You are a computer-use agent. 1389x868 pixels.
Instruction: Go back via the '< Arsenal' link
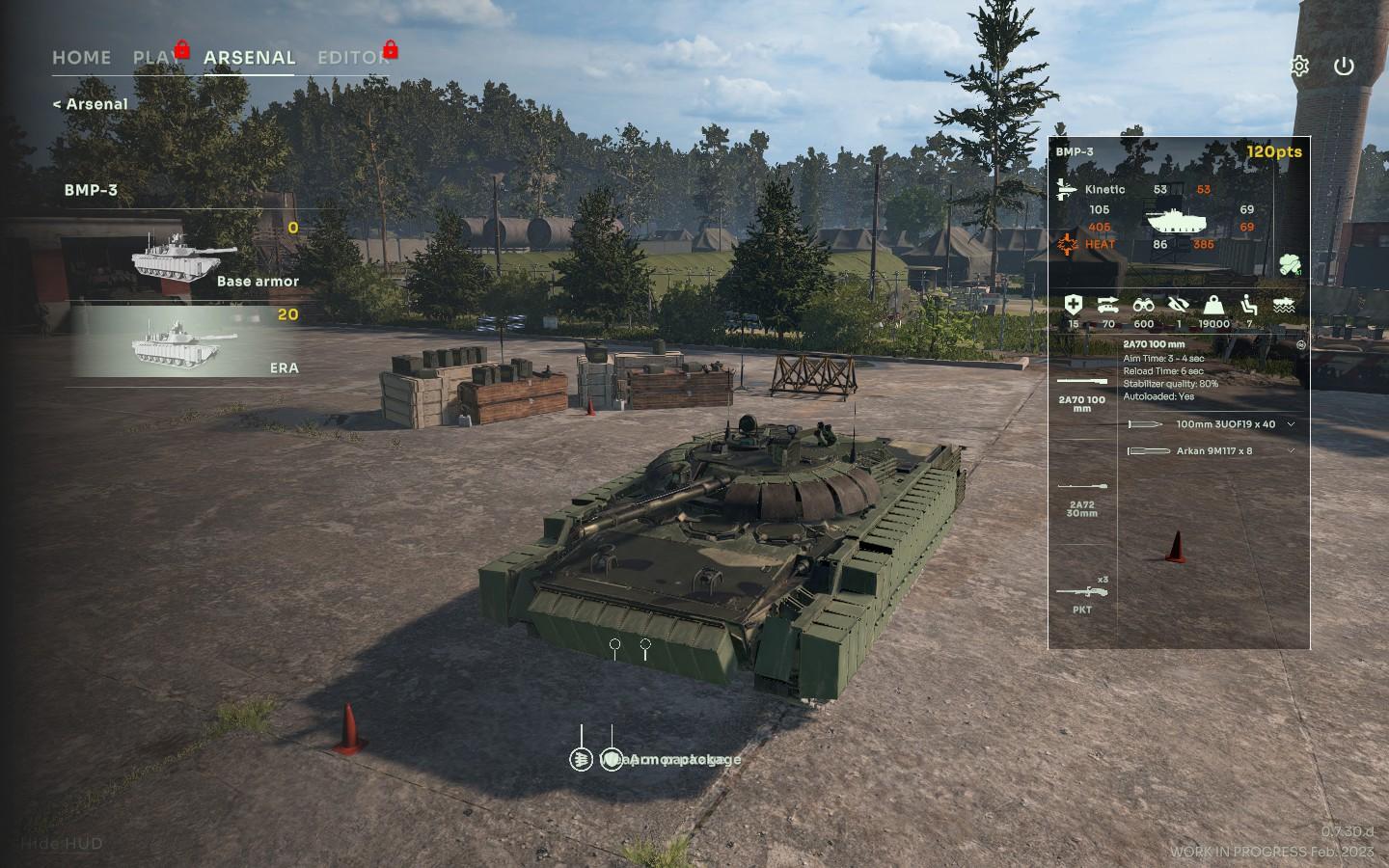click(90, 104)
